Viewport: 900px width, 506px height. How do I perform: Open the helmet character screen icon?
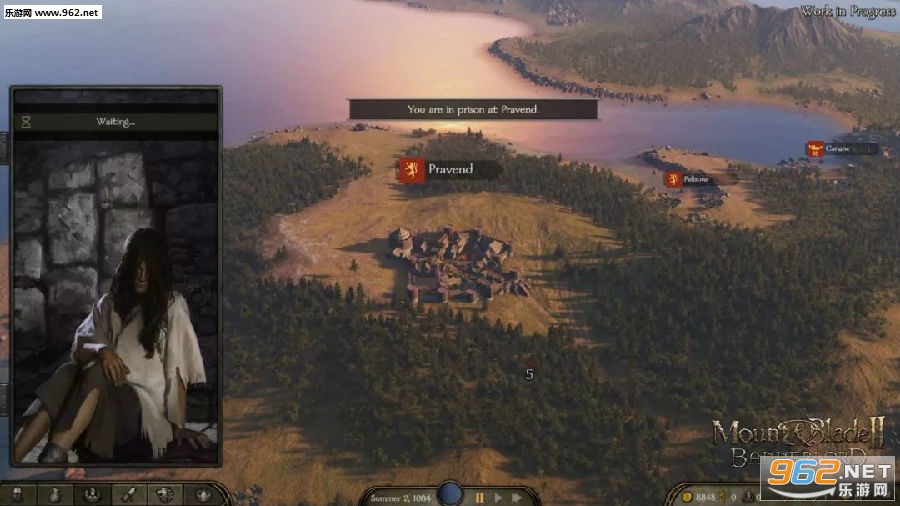coord(18,495)
